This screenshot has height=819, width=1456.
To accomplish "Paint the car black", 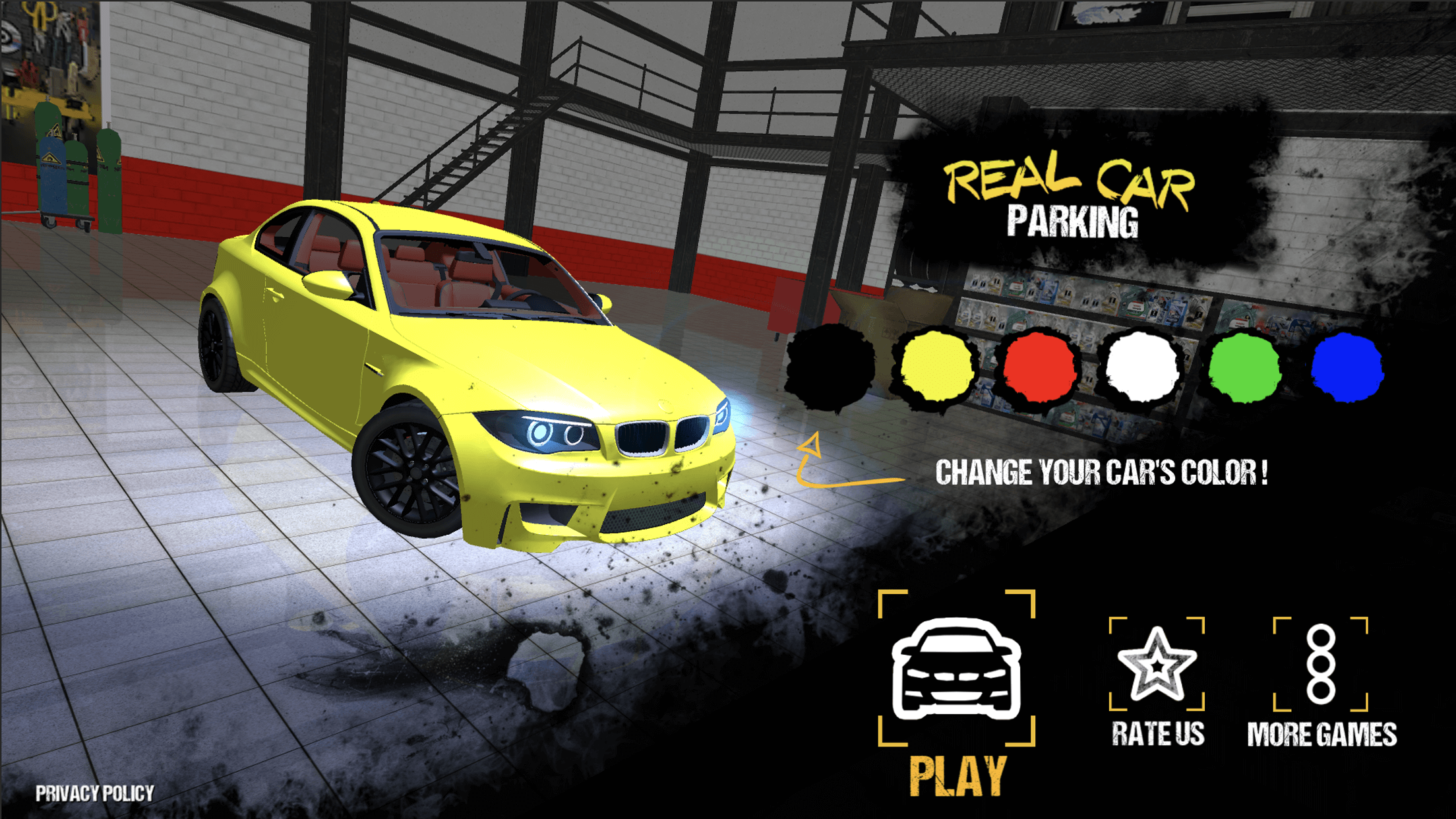I will (831, 367).
